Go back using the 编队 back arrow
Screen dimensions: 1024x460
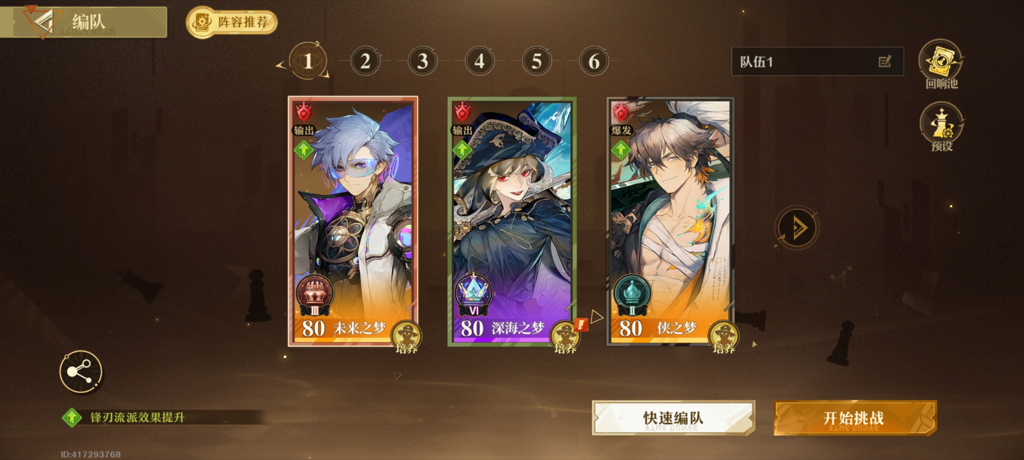click(41, 21)
